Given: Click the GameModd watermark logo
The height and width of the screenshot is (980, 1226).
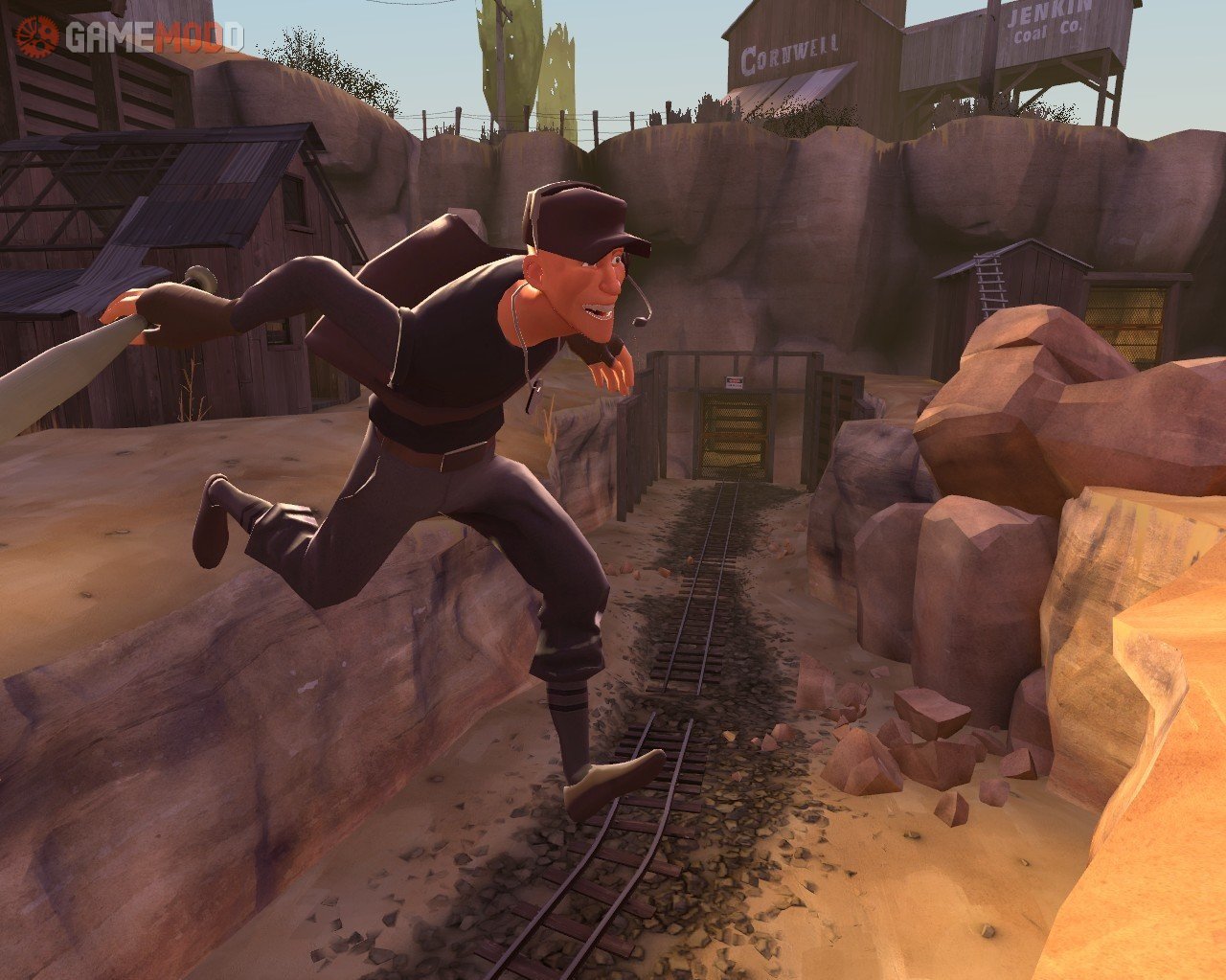Looking at the screenshot, I should [129, 35].
